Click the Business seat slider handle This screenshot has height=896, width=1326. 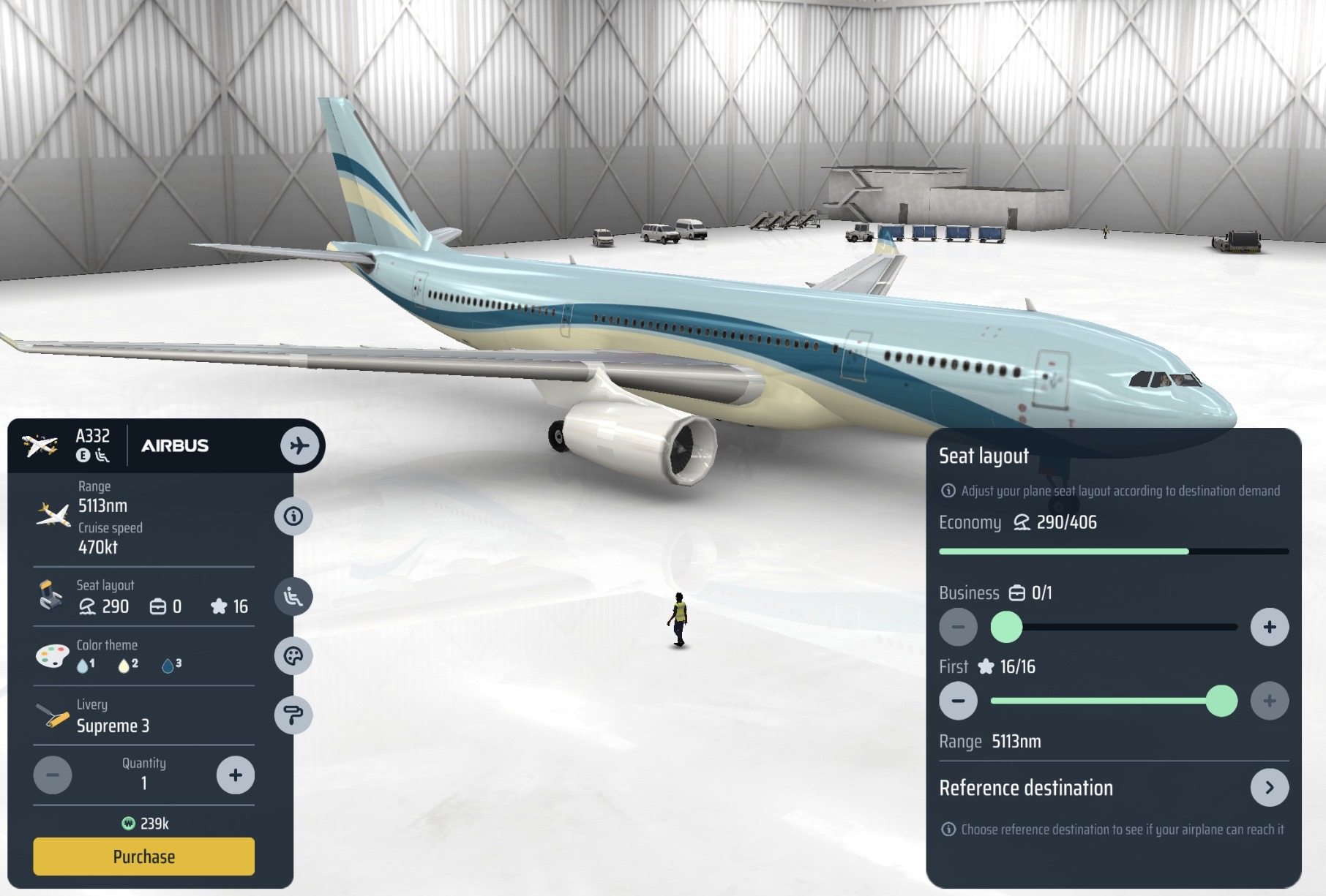(x=1006, y=627)
